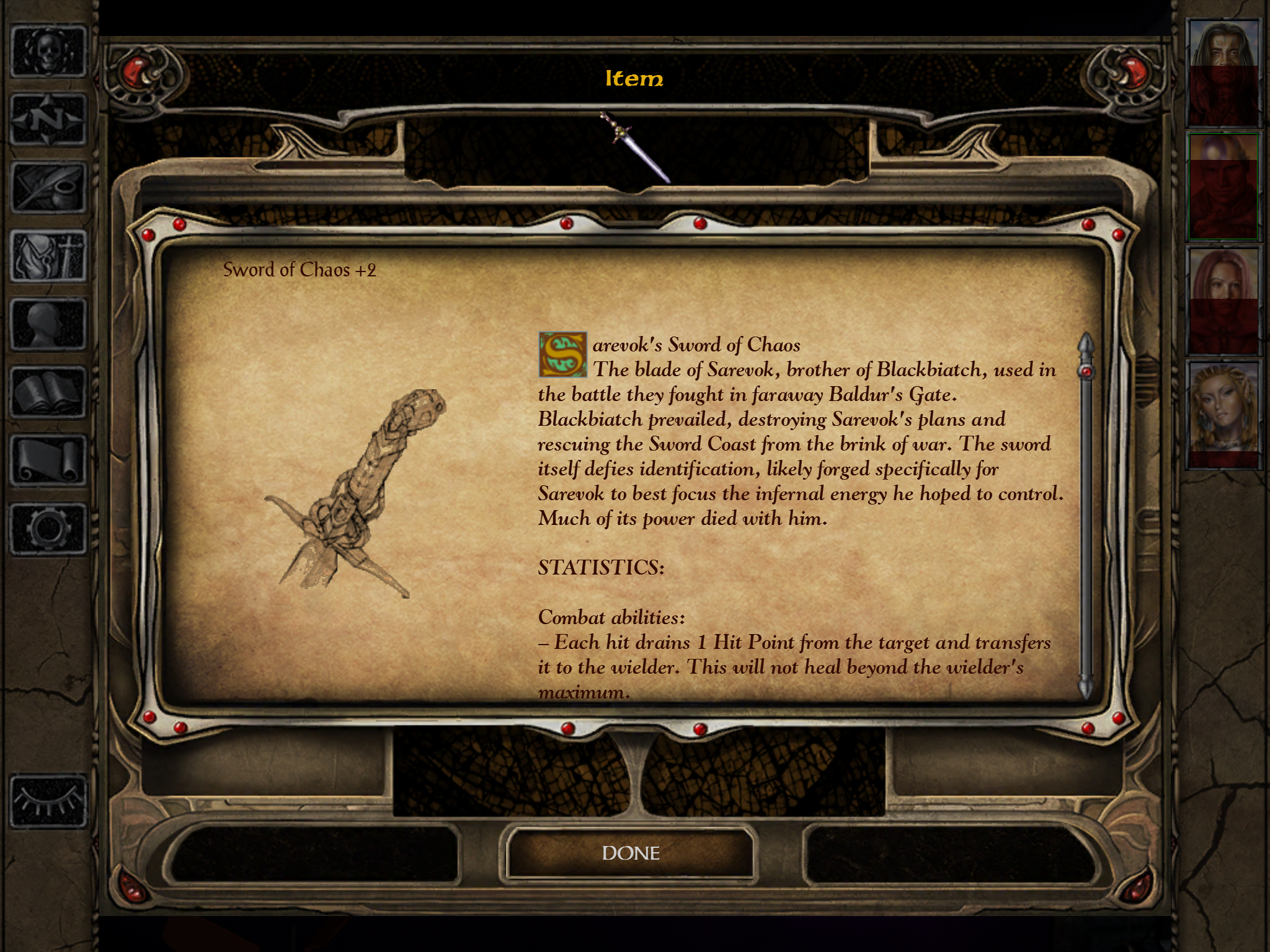Open the character record head icon
The height and width of the screenshot is (952, 1270).
coord(48,324)
